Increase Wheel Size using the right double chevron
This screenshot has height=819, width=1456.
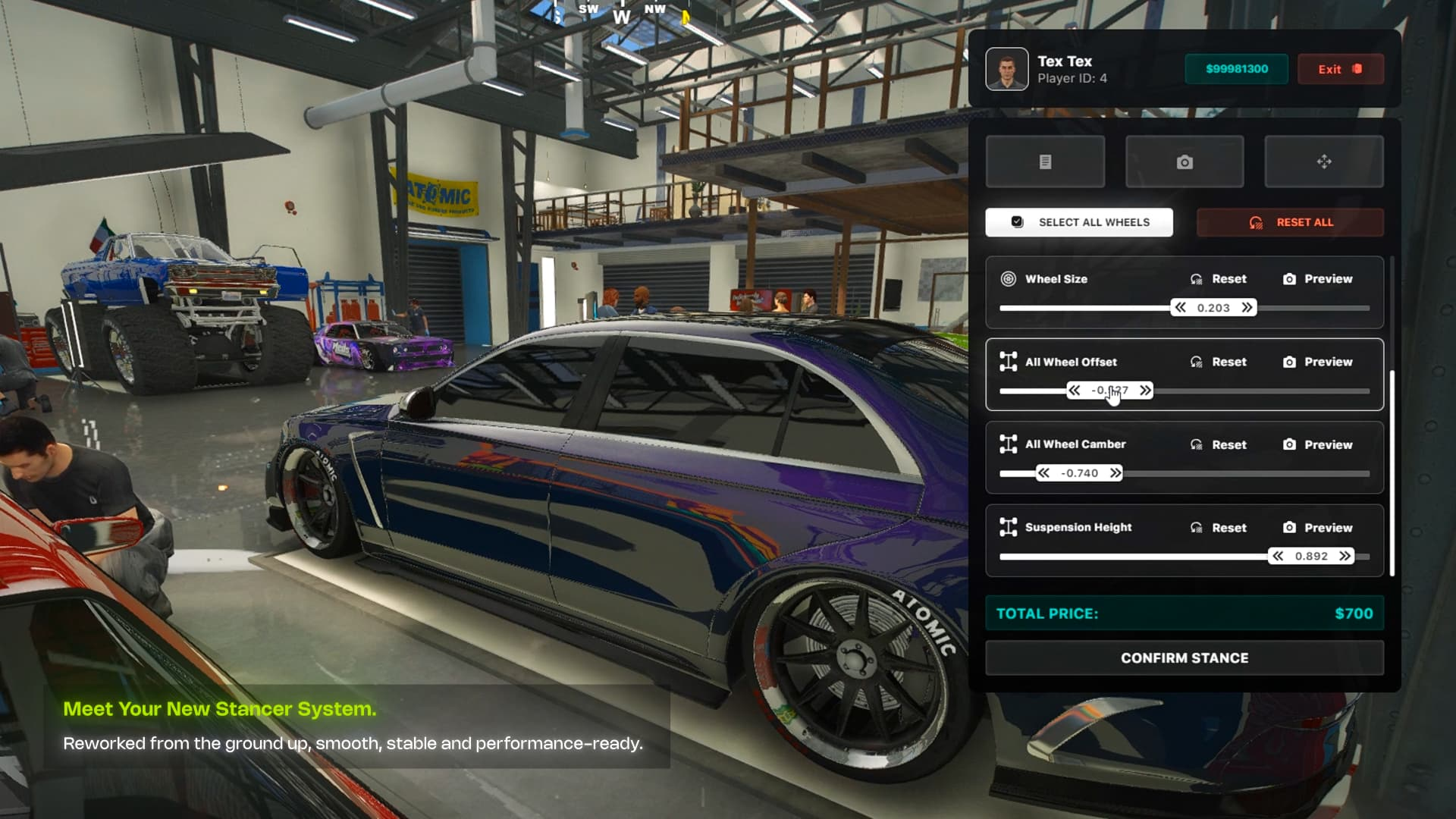point(1247,307)
